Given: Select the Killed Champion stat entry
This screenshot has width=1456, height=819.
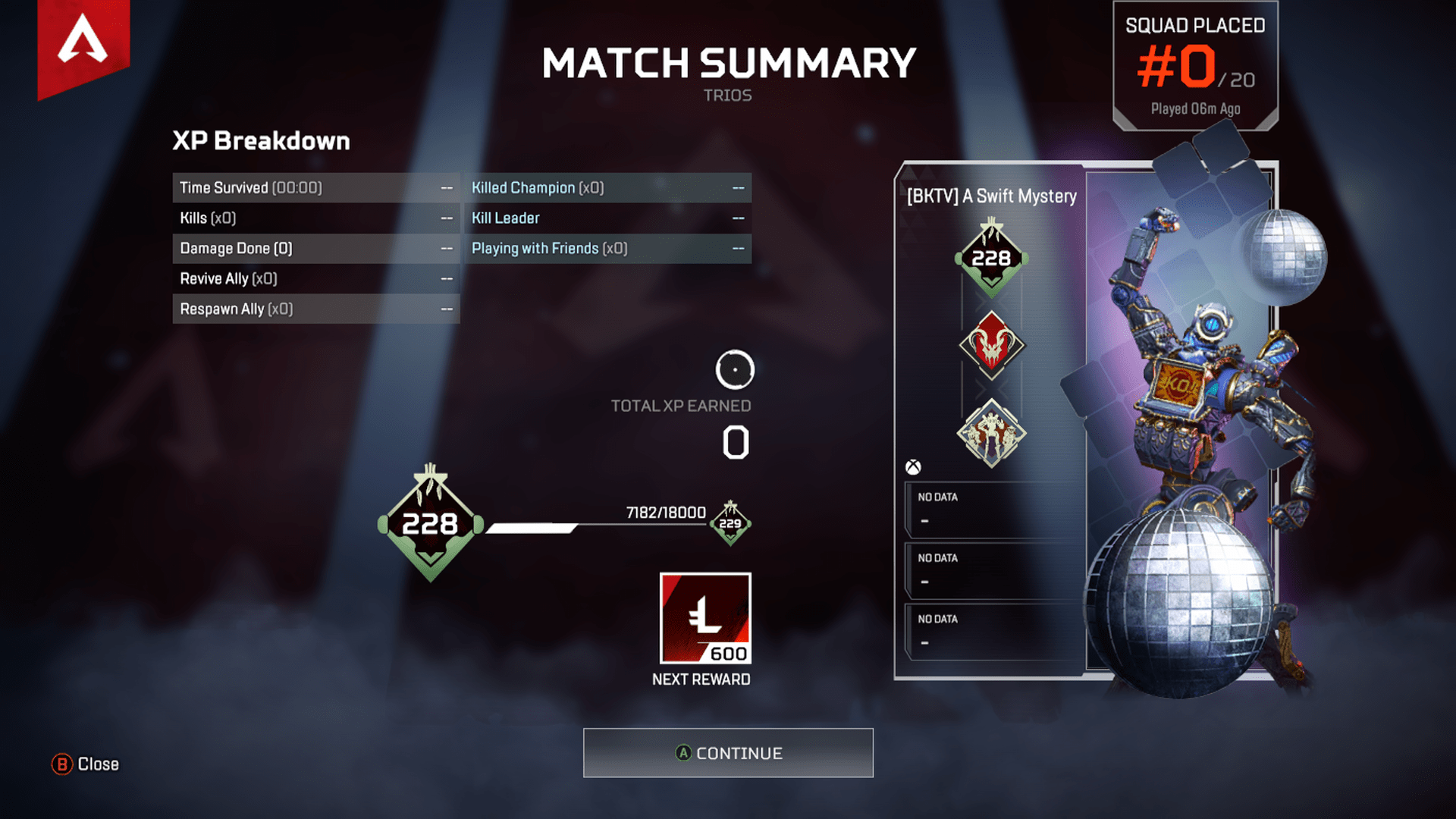Looking at the screenshot, I should pos(608,187).
